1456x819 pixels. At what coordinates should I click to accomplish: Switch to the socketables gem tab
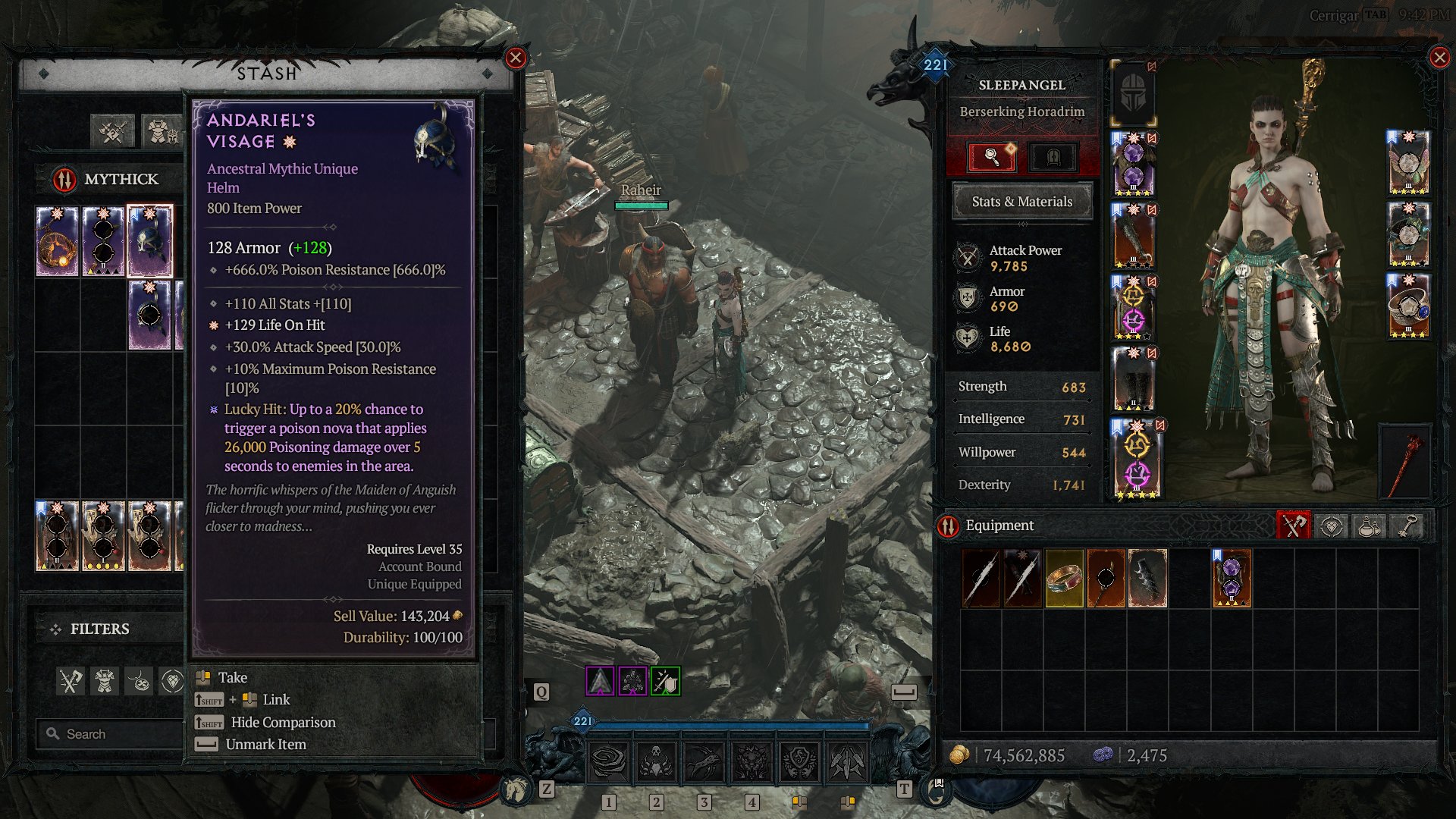tap(1332, 526)
